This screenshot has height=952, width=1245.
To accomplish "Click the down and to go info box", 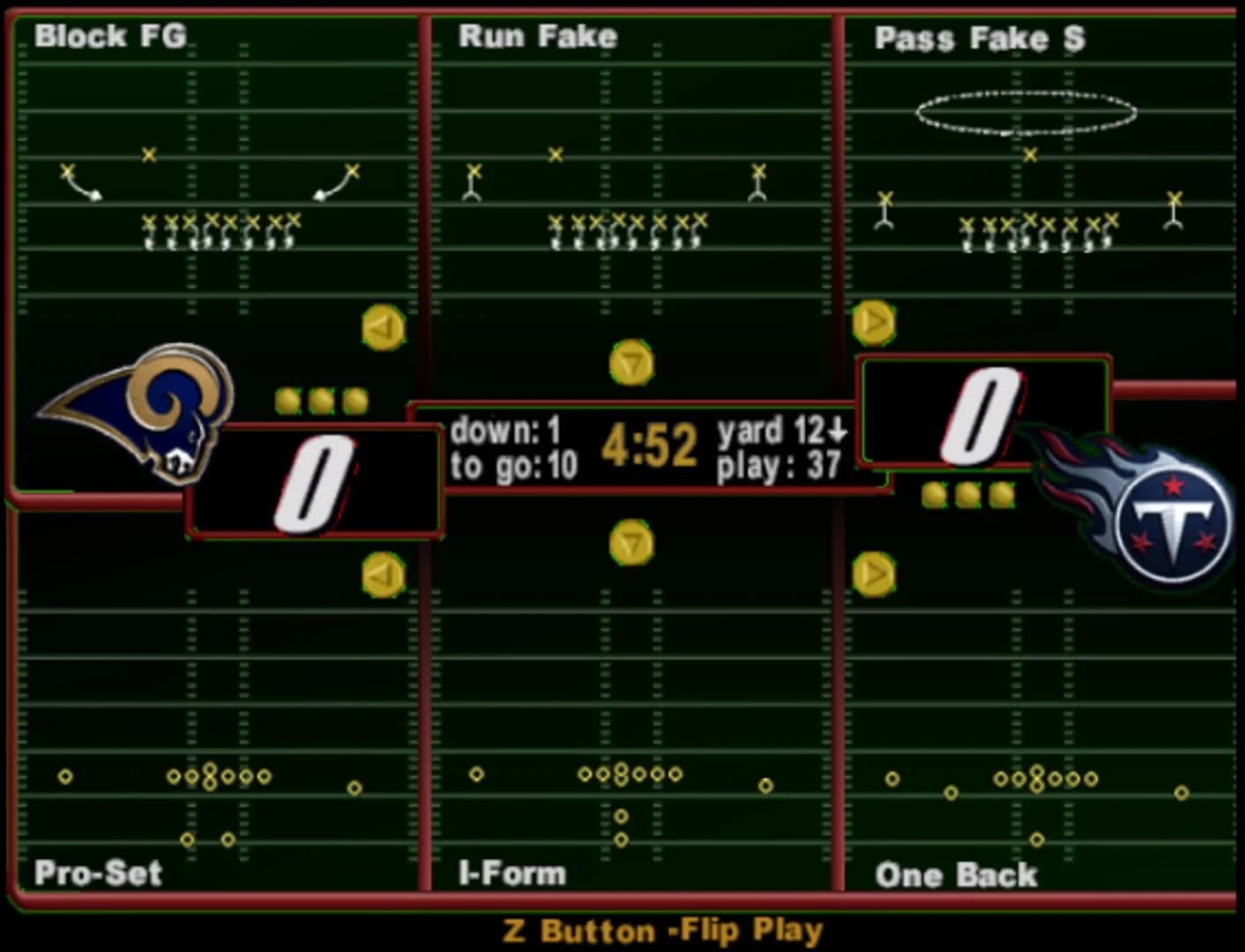I will pos(511,448).
